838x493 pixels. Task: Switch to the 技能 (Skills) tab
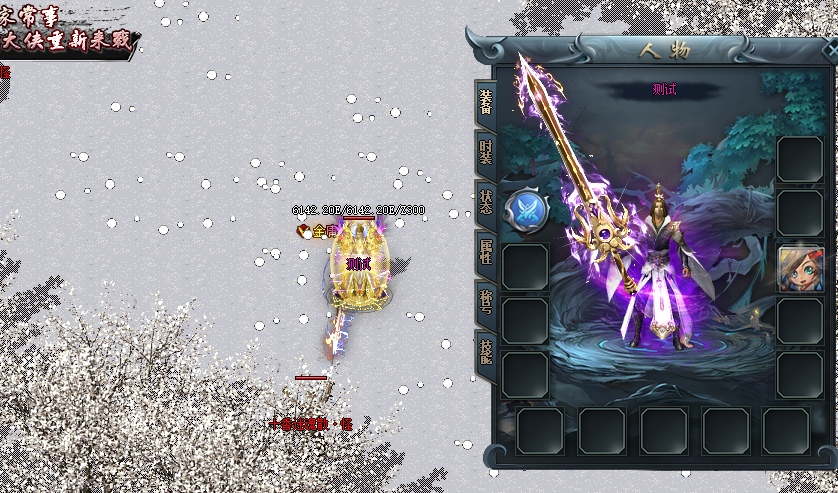point(485,352)
